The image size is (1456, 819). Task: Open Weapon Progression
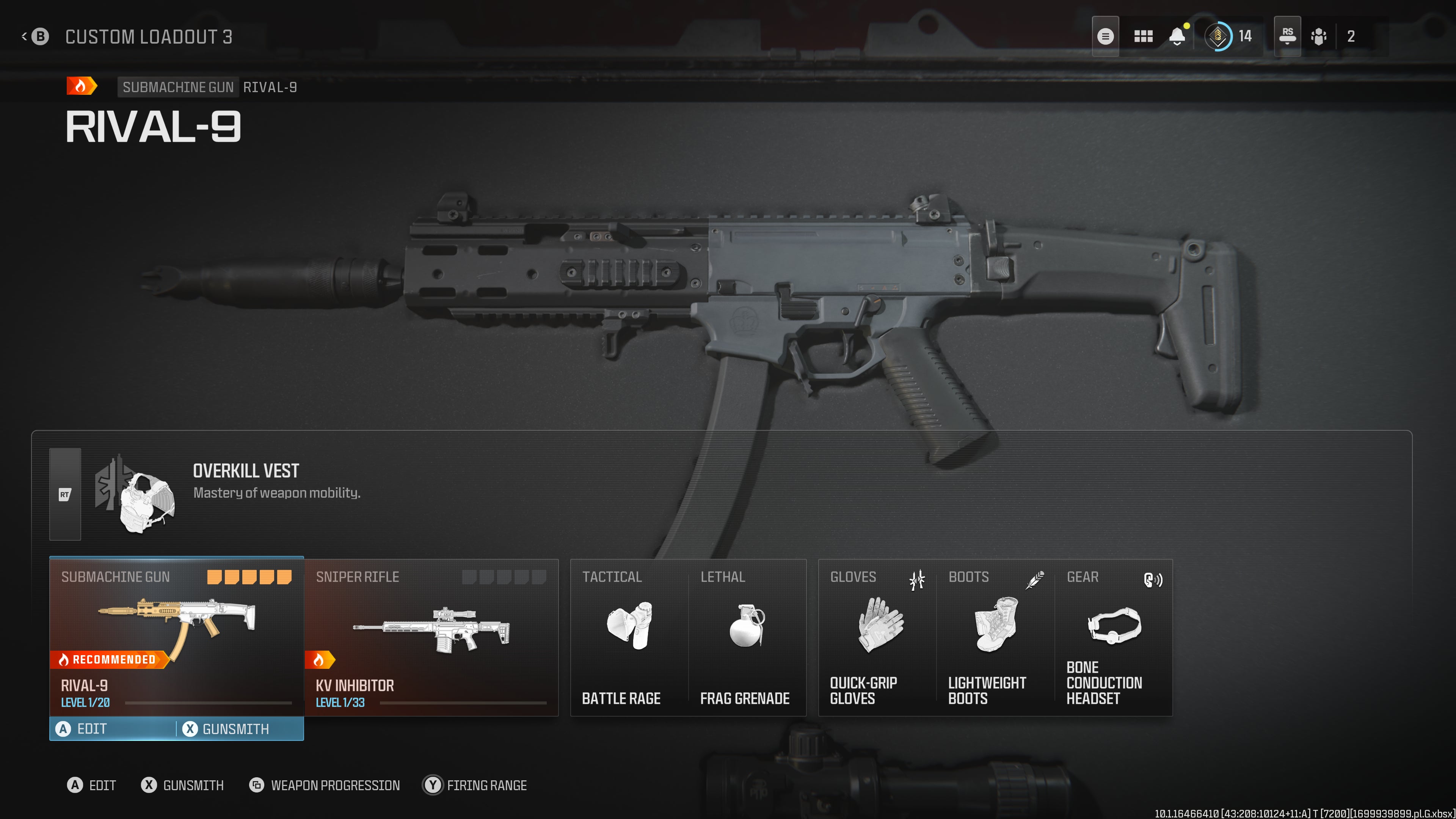[x=325, y=784]
